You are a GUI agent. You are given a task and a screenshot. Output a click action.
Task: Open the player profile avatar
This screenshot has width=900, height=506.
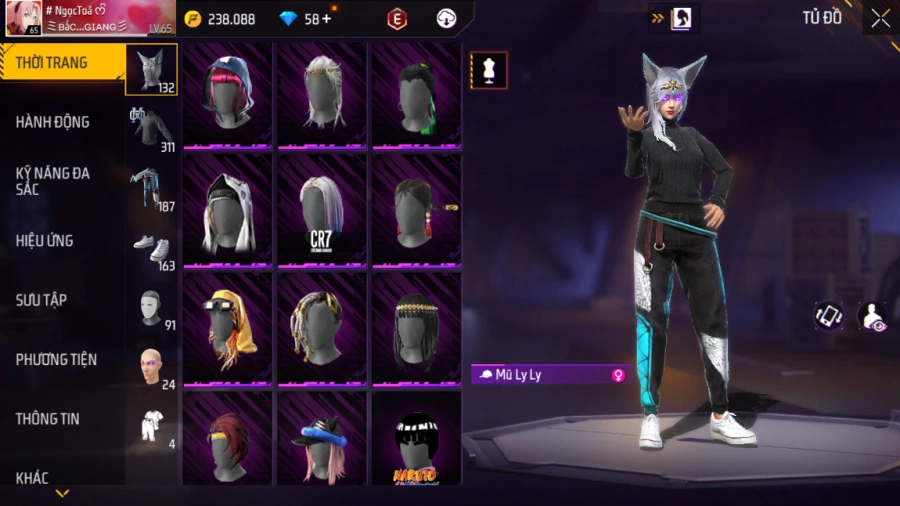22,18
